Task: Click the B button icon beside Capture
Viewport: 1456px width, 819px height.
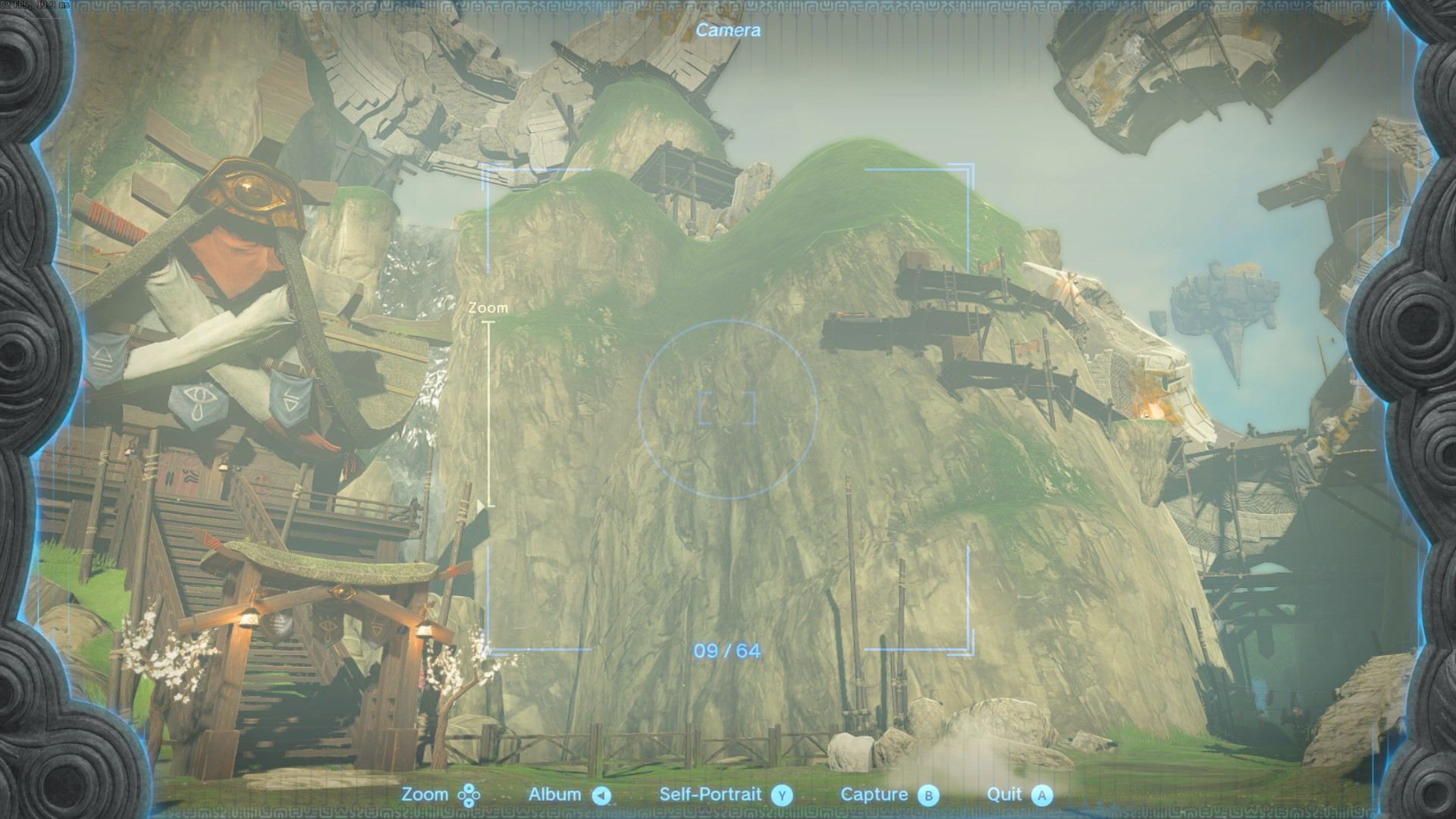Action: pyautogui.click(x=927, y=795)
